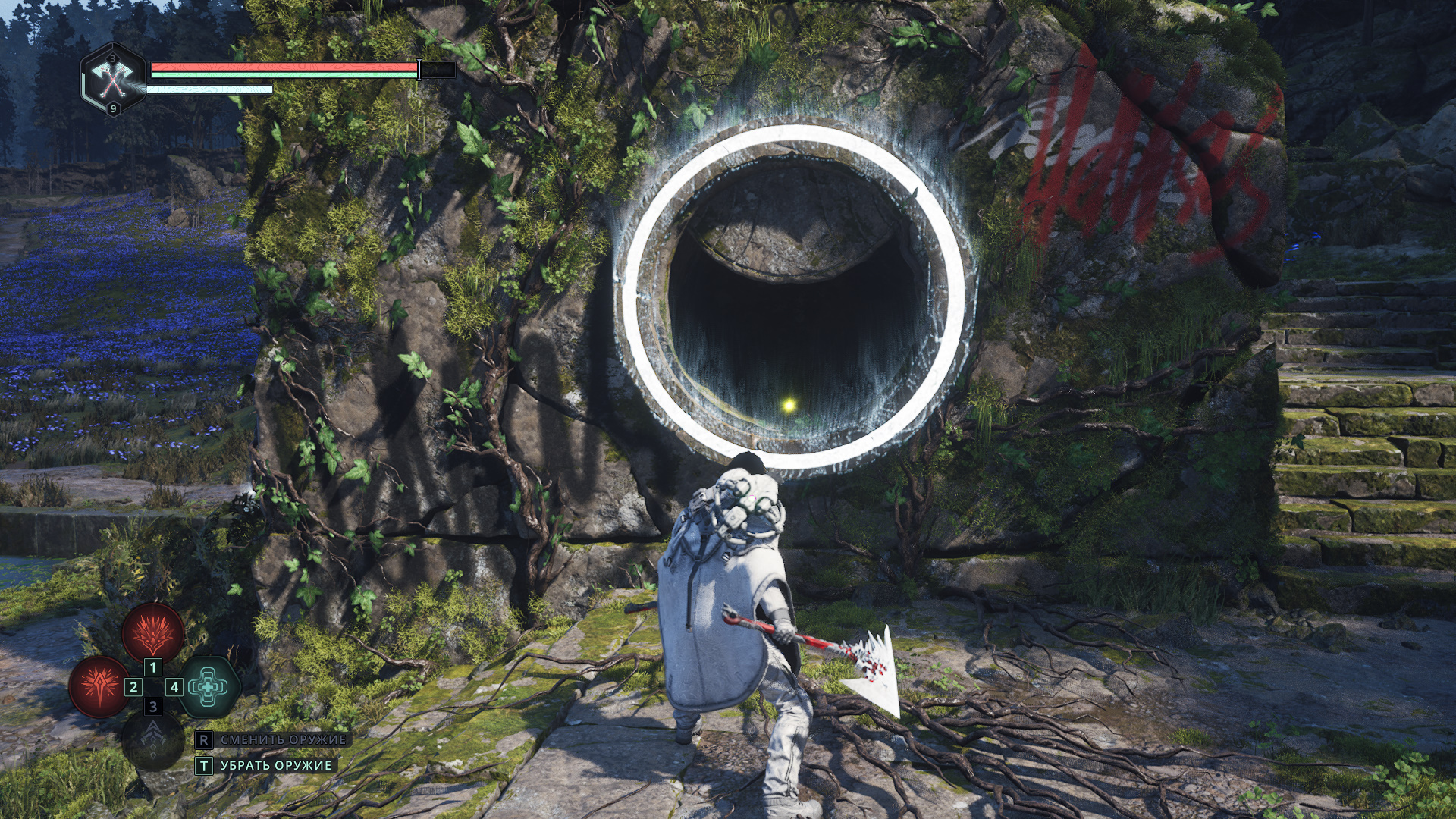Viewport: 1456px width, 819px height.
Task: Trigger the teal healing cross ability
Action: tap(208, 687)
